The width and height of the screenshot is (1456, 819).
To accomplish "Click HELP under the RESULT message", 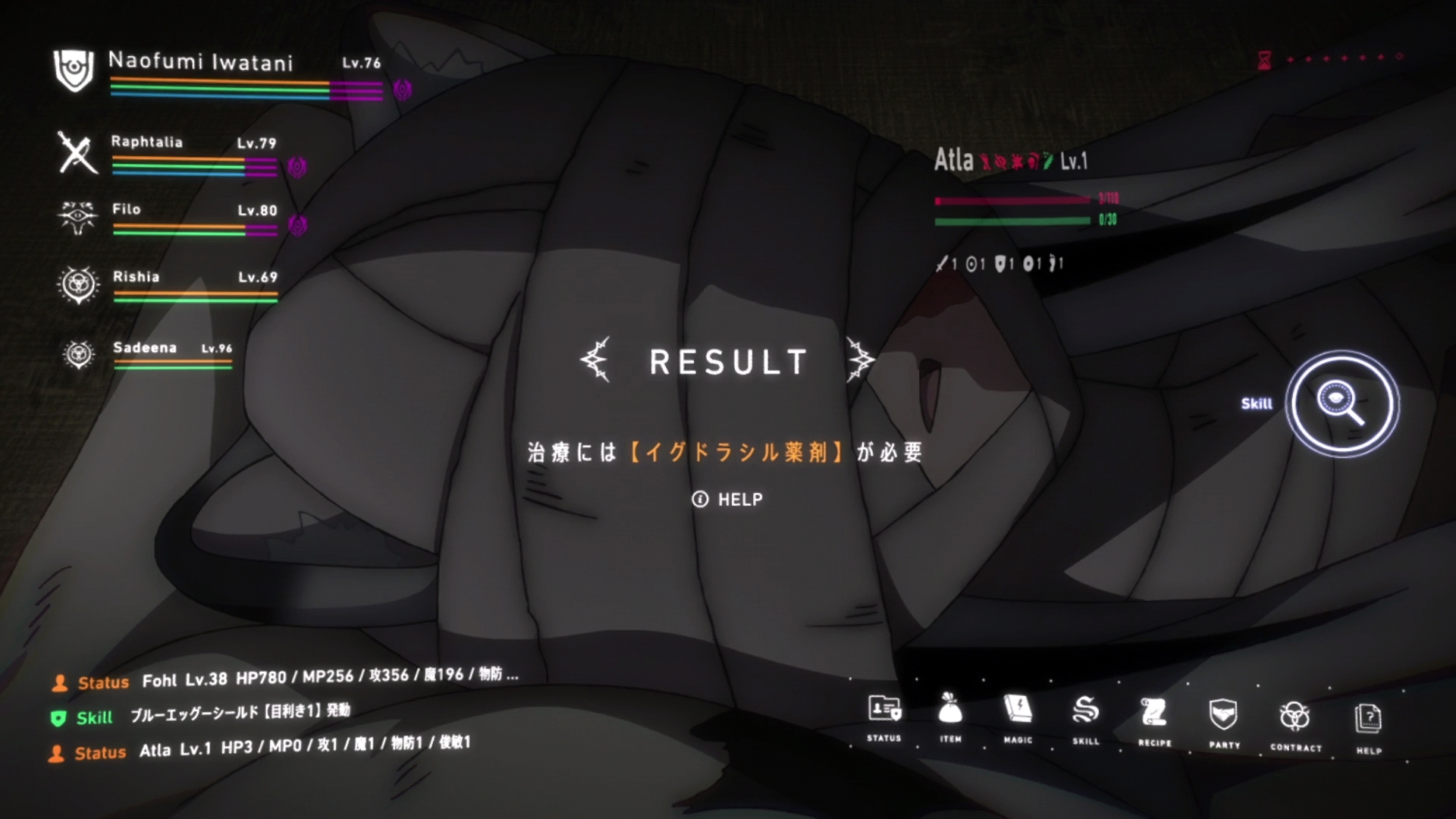I will (727, 499).
